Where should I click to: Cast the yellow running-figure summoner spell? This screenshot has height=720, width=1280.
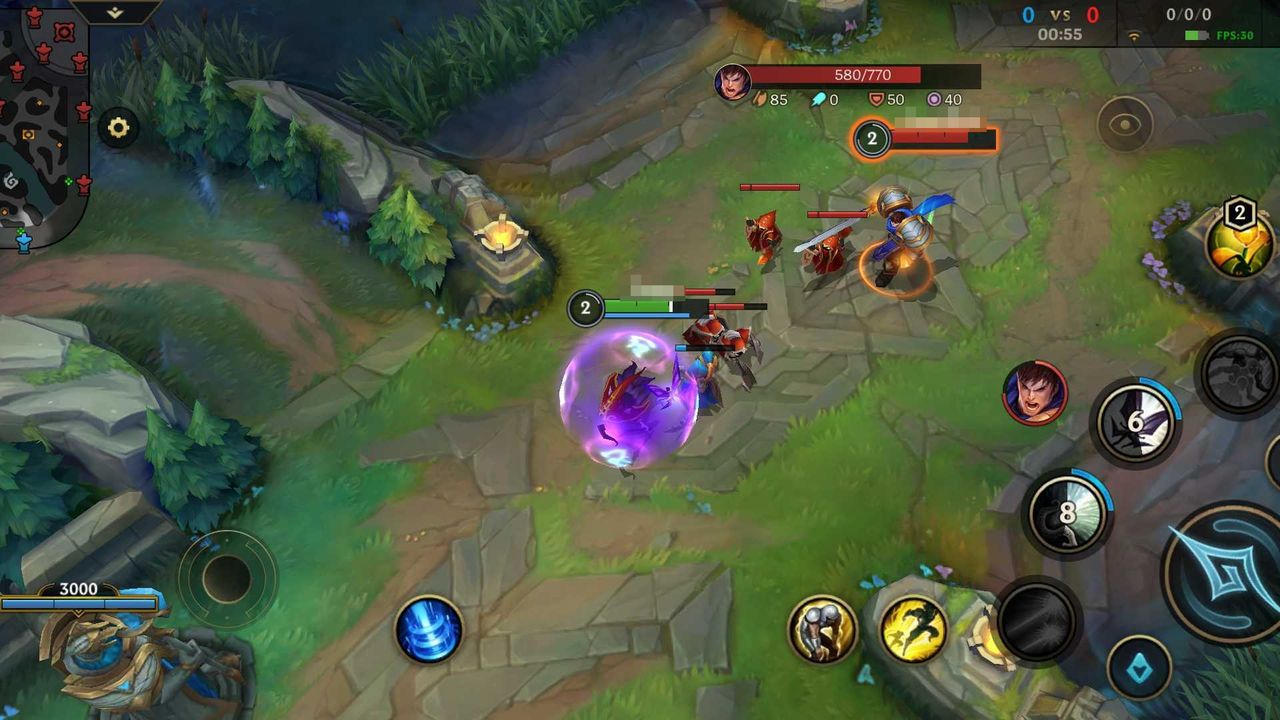(914, 629)
